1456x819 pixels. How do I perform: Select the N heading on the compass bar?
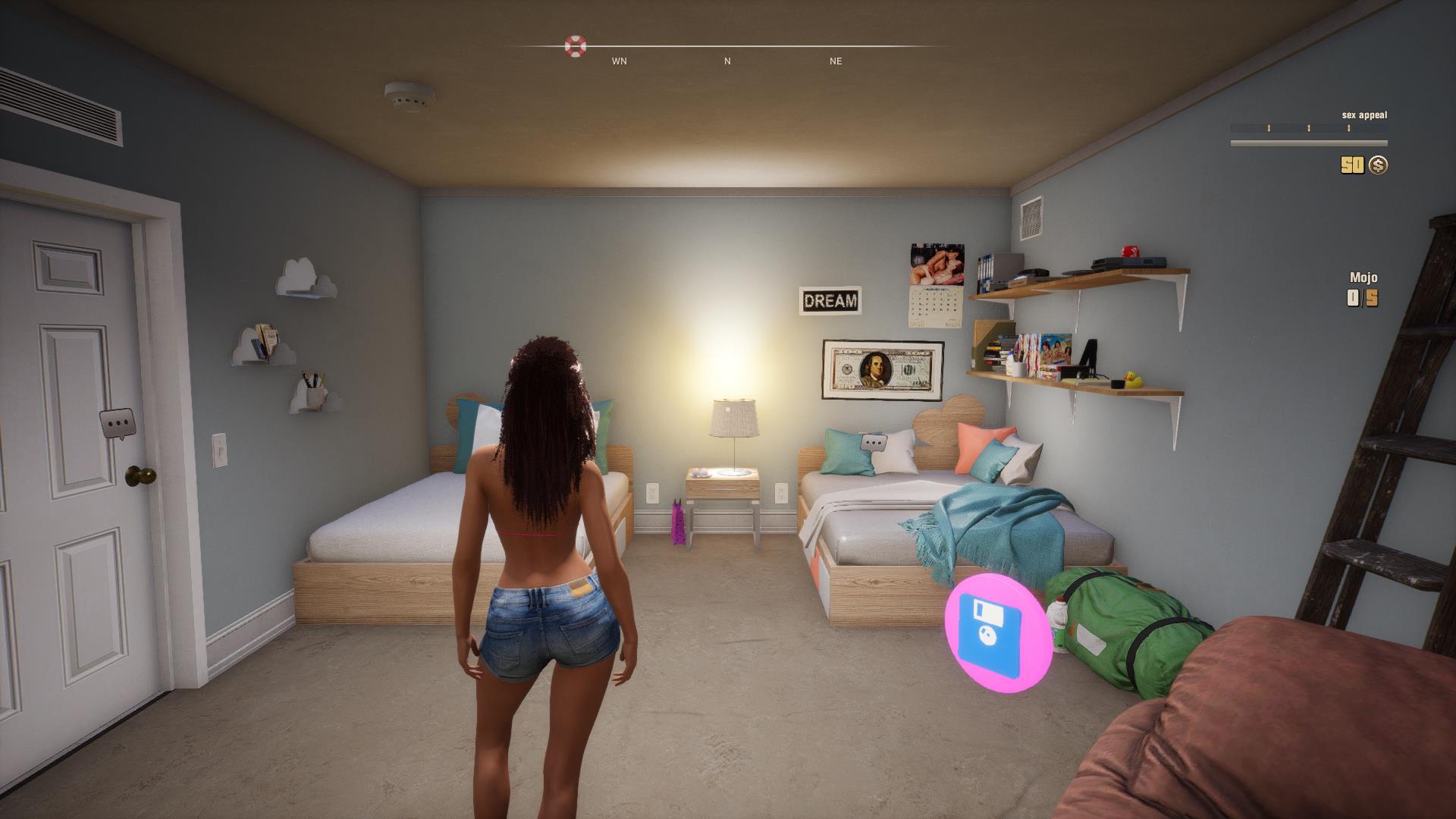[726, 61]
